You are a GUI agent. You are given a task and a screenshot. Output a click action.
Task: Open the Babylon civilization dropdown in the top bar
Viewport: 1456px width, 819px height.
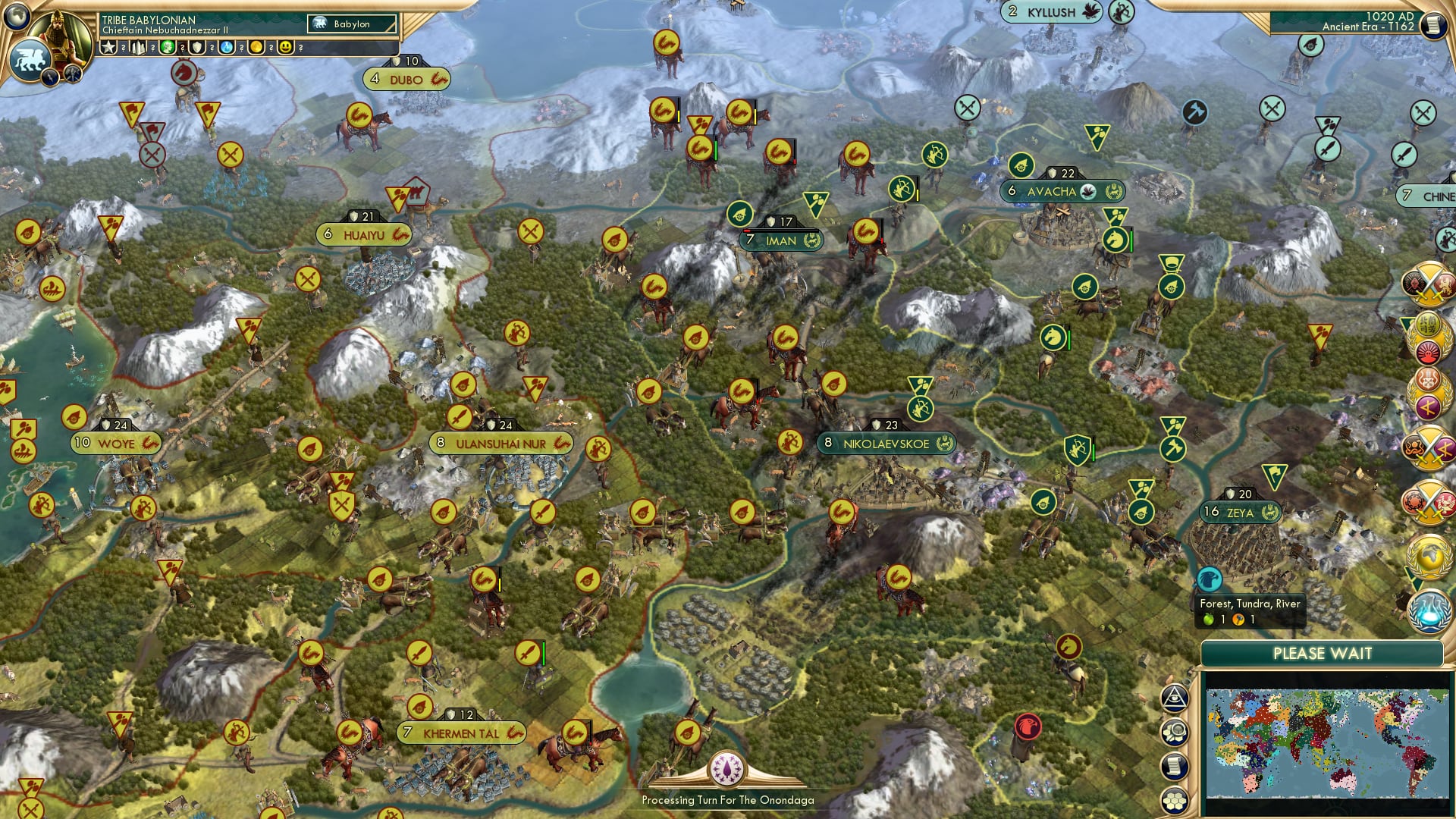350,24
